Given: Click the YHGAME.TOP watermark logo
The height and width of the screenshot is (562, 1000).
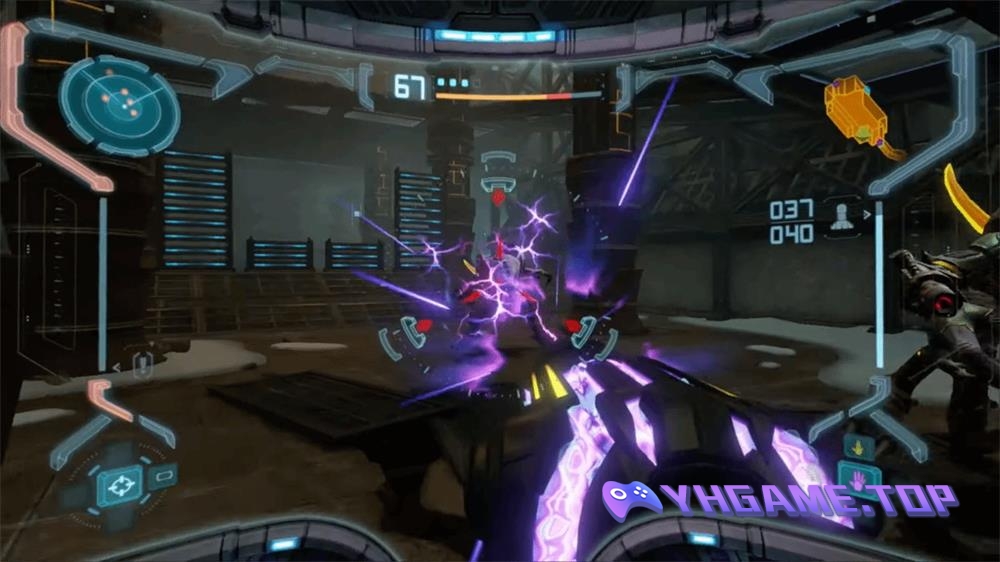Looking at the screenshot, I should 779,499.
